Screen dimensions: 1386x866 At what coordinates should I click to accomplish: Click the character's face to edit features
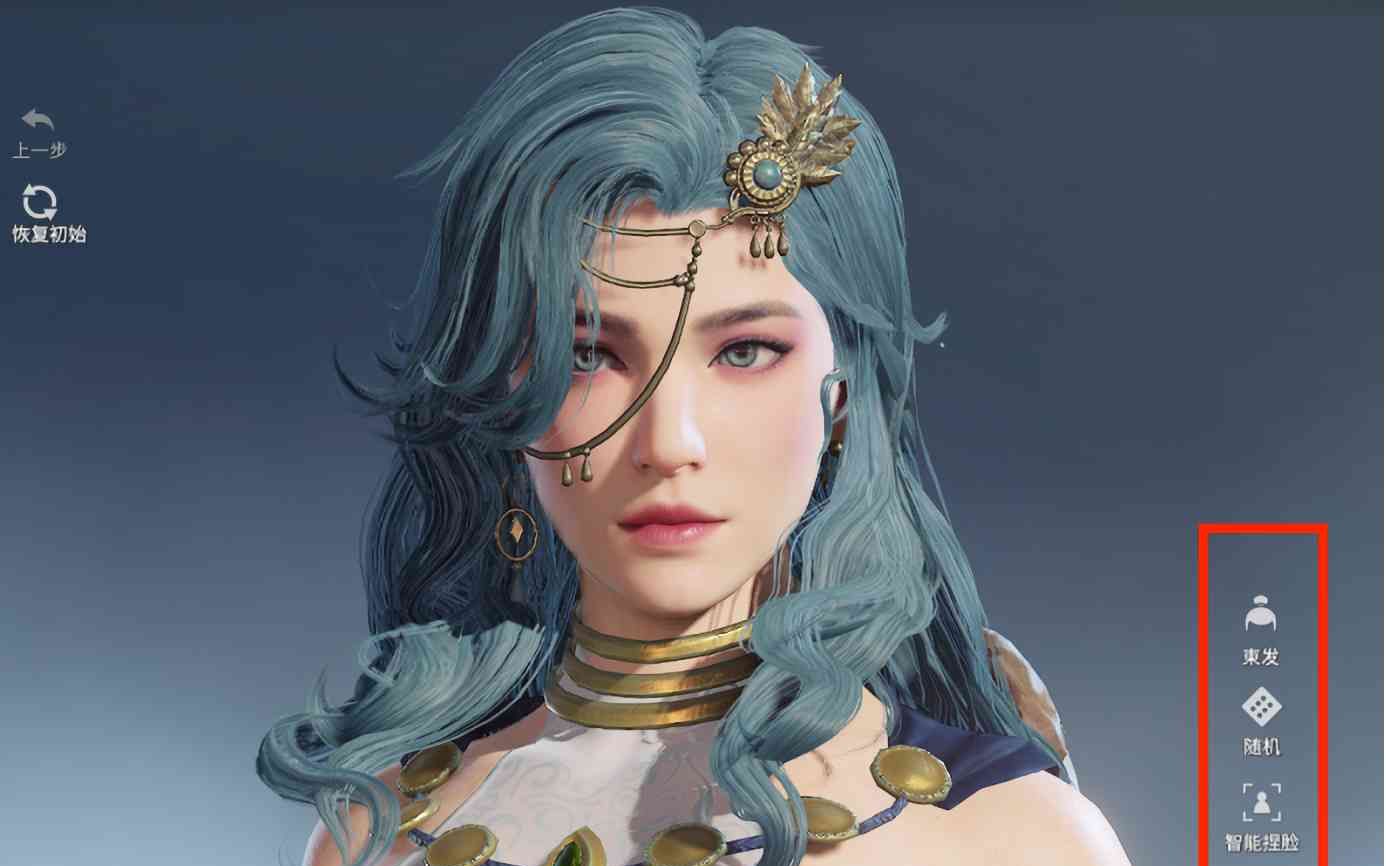coord(680,420)
